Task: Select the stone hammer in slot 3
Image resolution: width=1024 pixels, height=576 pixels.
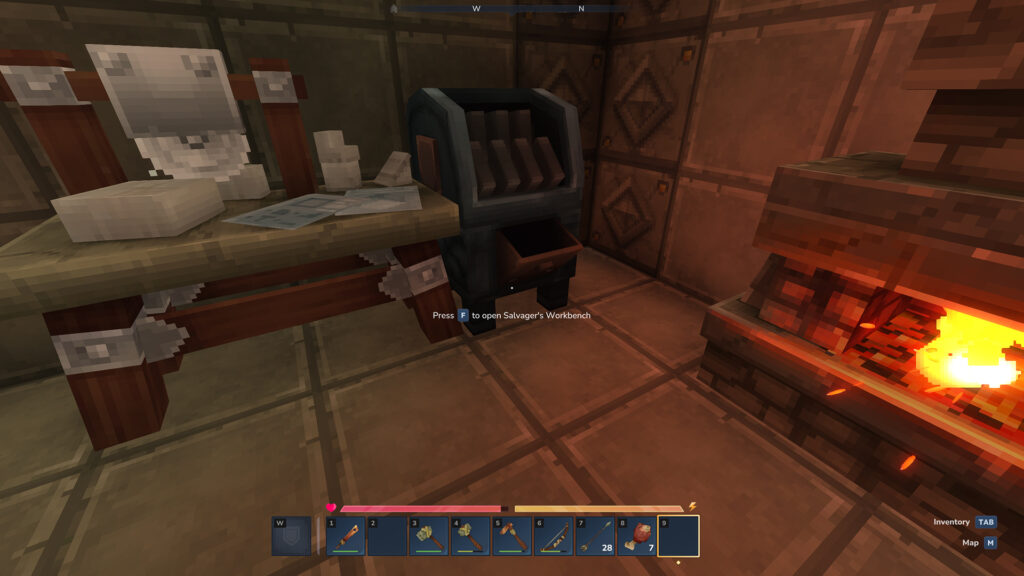Action: tap(428, 536)
